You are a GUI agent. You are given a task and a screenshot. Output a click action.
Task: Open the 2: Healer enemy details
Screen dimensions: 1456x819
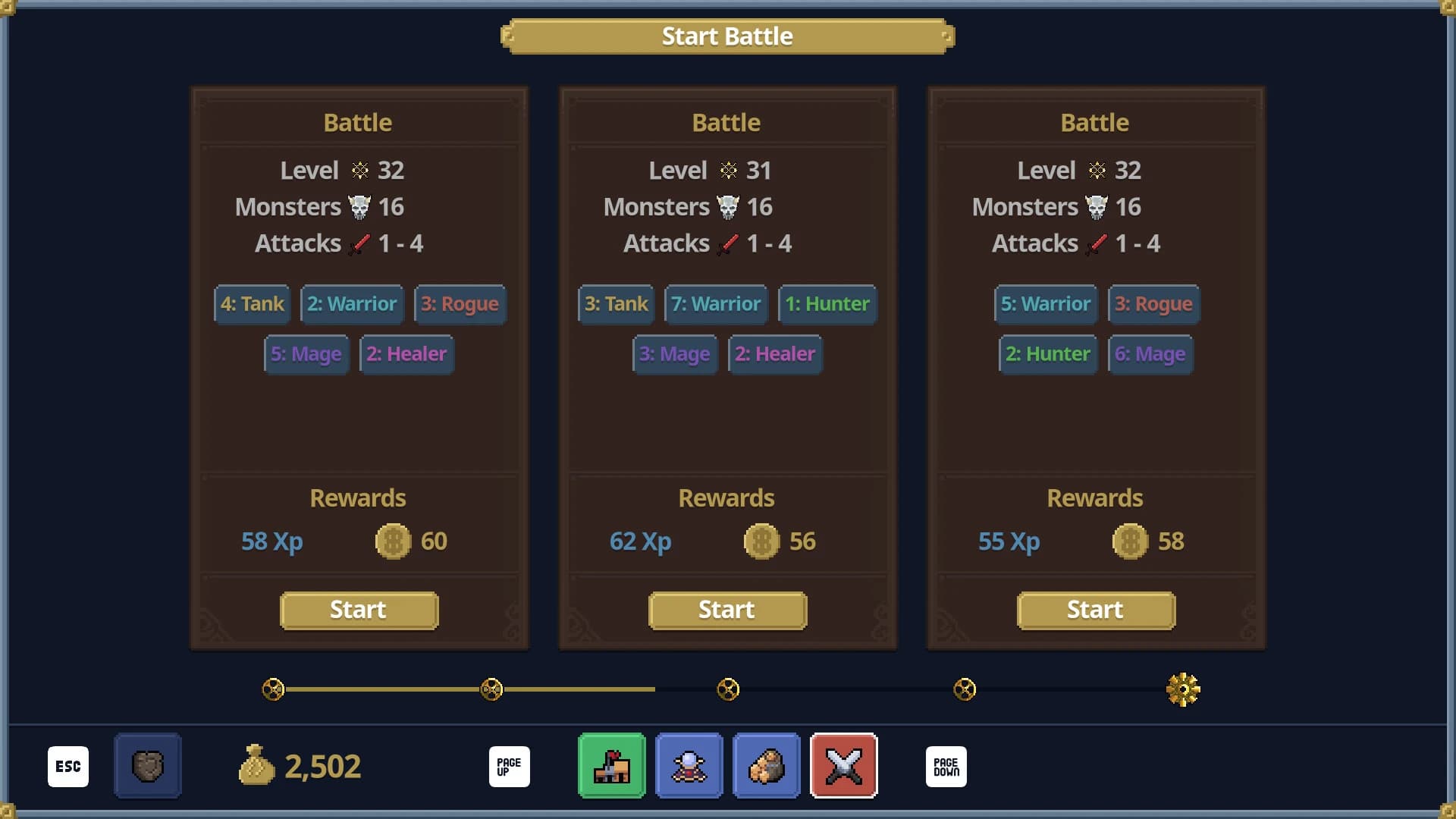[406, 354]
